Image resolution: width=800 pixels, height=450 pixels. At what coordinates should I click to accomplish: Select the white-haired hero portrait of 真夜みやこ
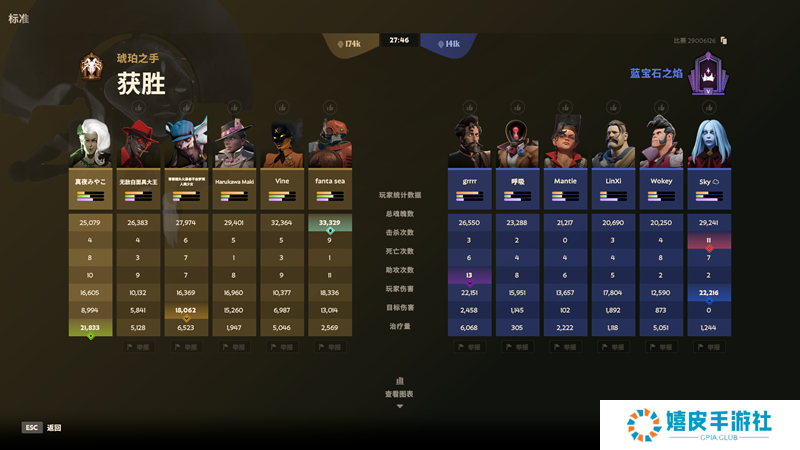(90, 143)
